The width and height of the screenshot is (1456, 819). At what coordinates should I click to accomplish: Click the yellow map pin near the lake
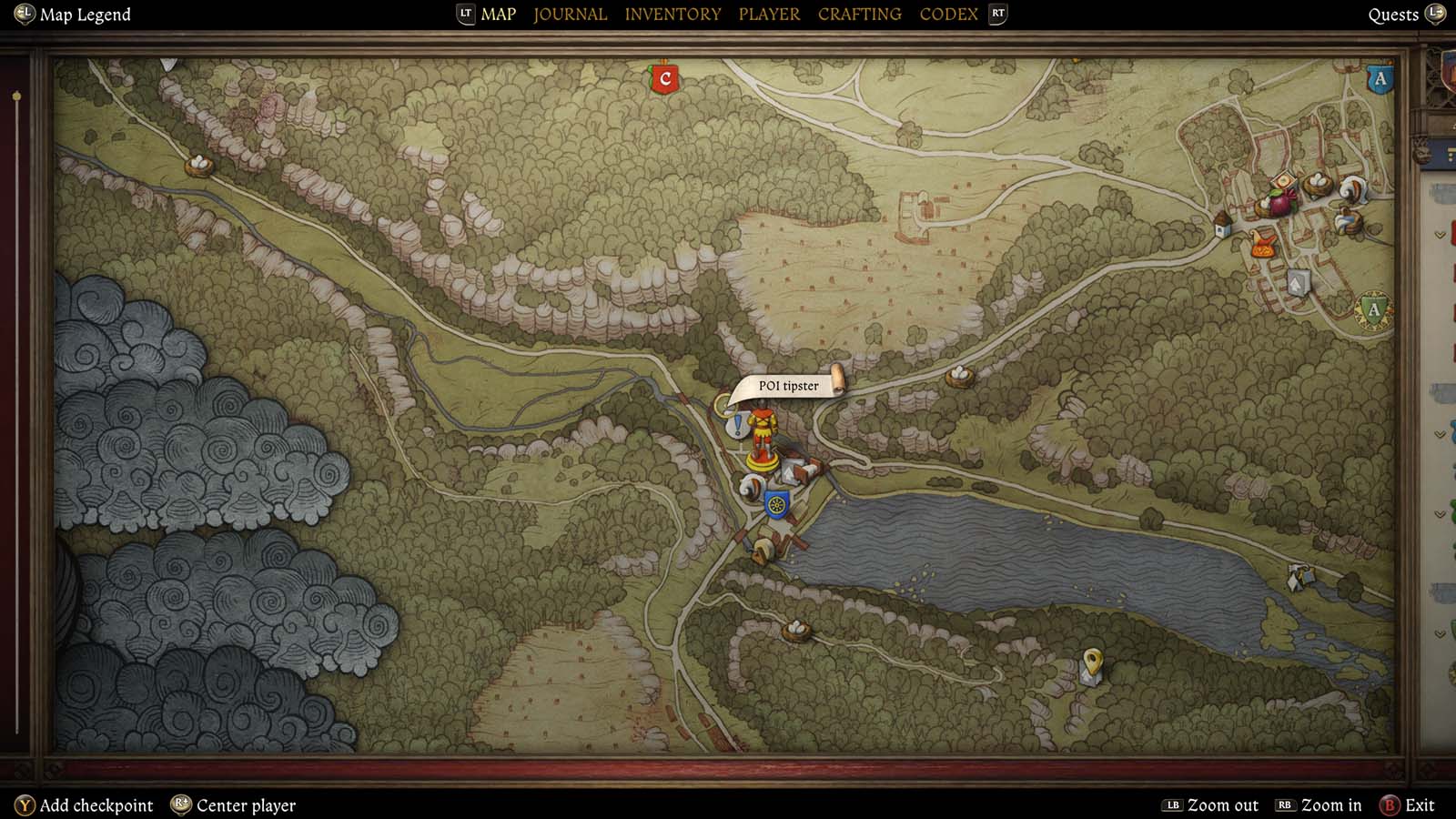tap(1091, 662)
